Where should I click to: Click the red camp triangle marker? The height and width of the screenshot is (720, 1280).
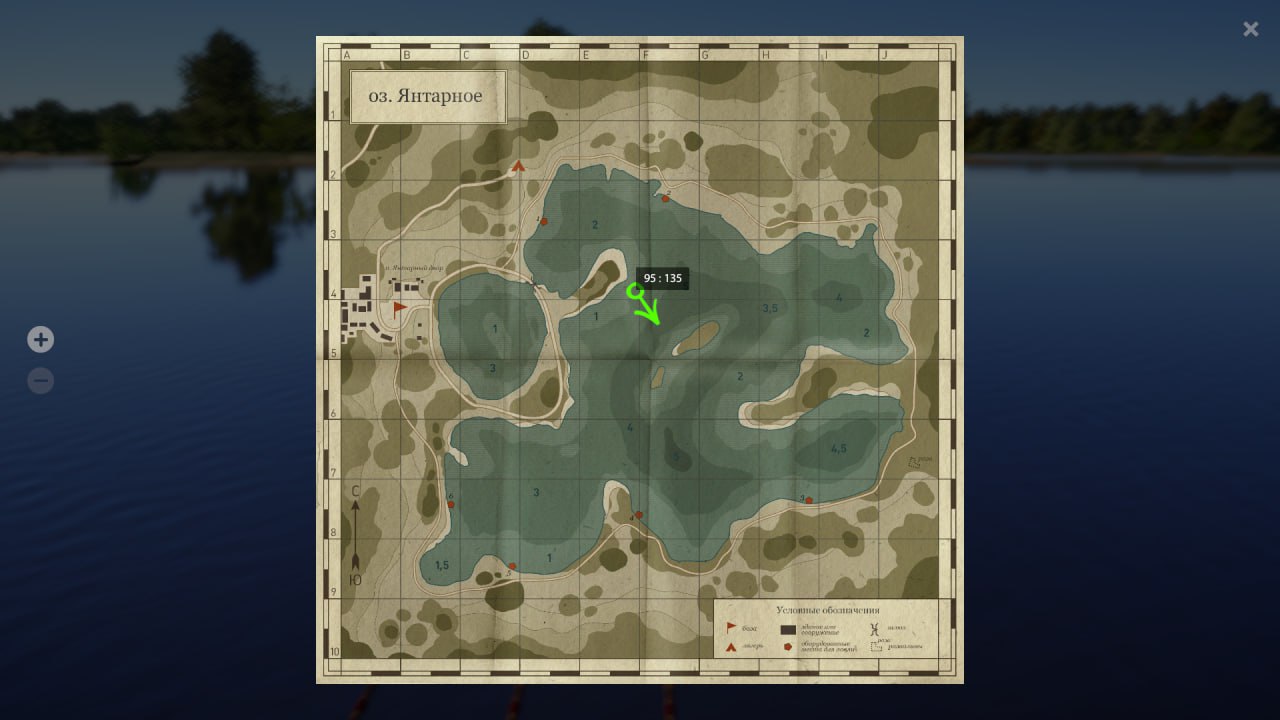pos(518,167)
